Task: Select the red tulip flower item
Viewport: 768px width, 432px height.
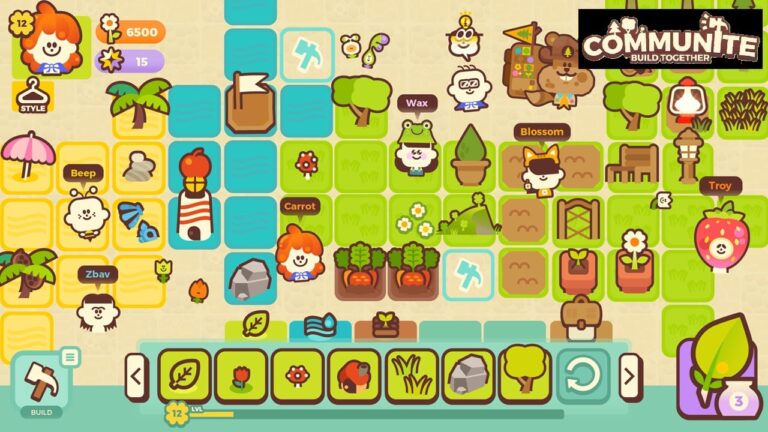Action: (x=241, y=376)
